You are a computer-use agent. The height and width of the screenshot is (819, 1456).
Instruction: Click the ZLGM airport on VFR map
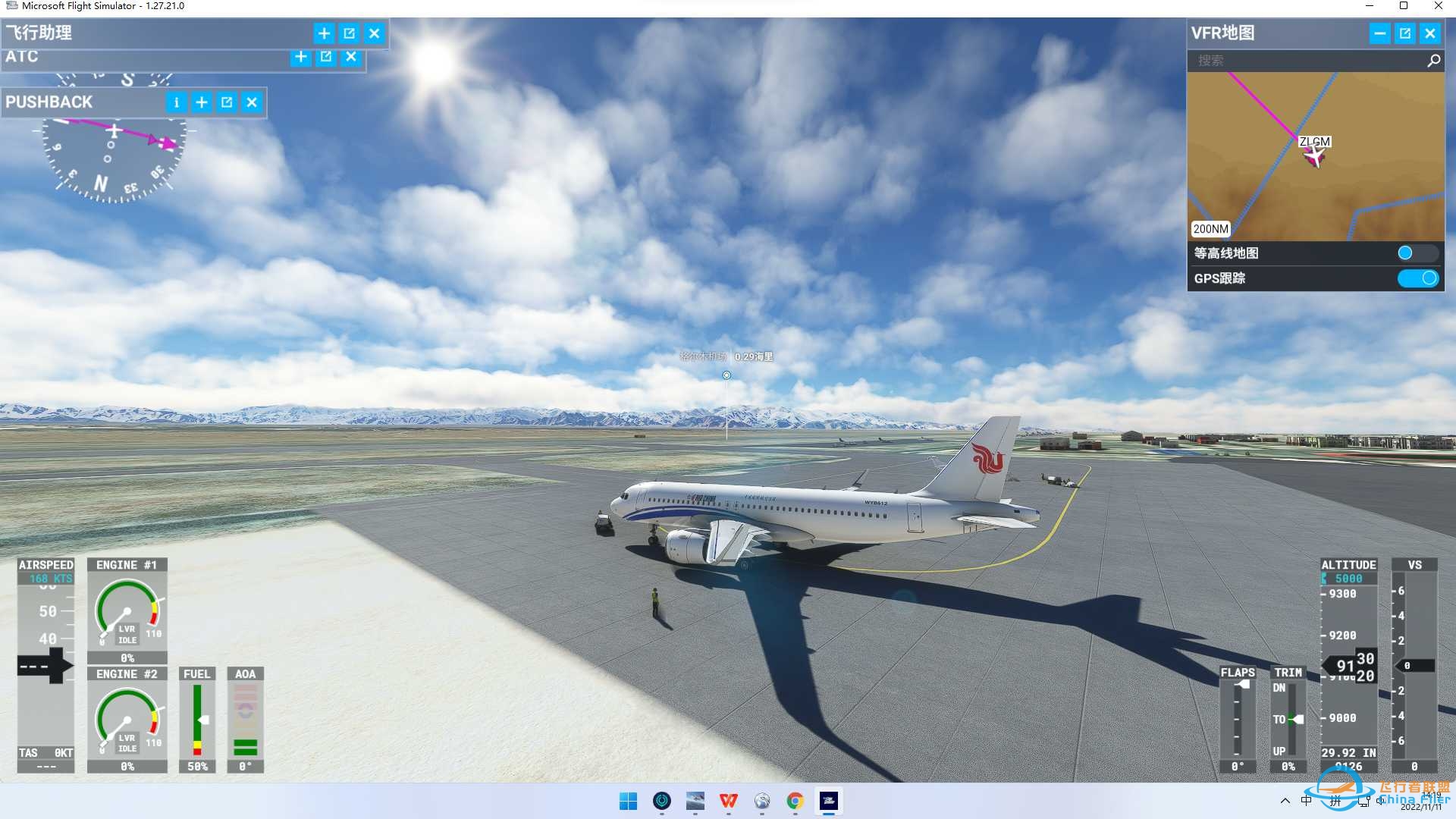[1314, 142]
